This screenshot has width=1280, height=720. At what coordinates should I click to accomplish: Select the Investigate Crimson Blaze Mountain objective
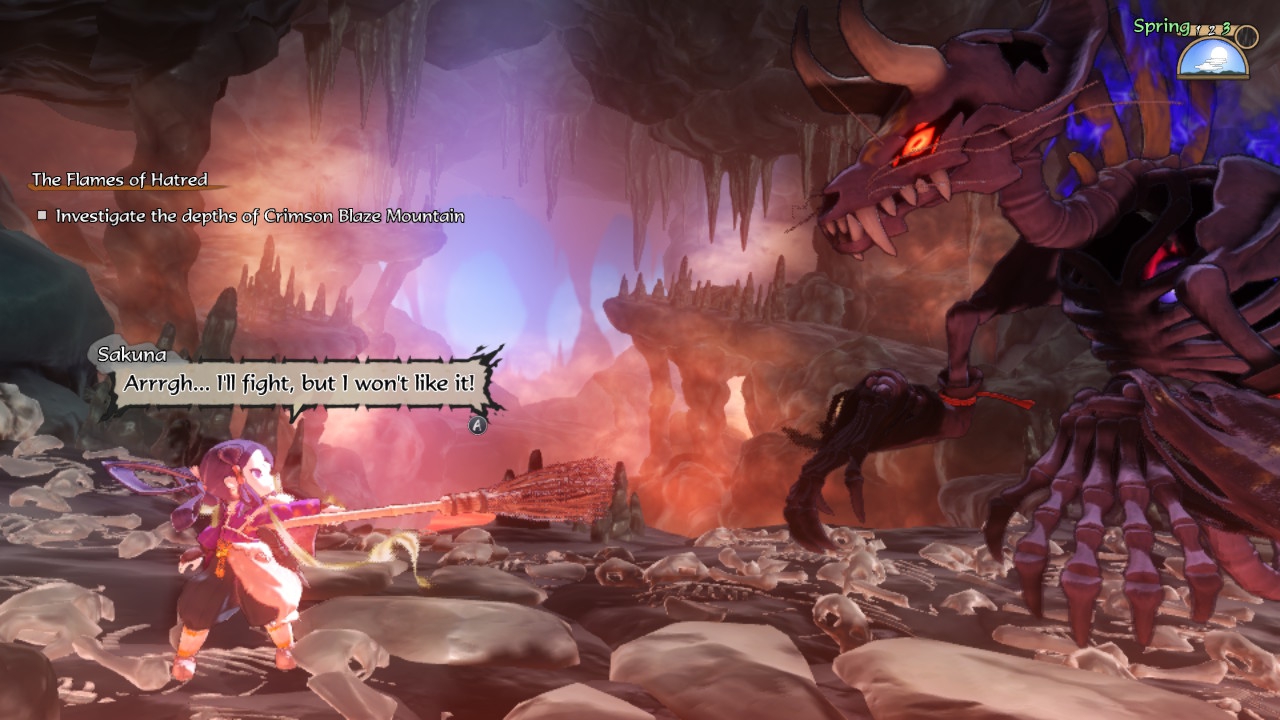click(259, 216)
